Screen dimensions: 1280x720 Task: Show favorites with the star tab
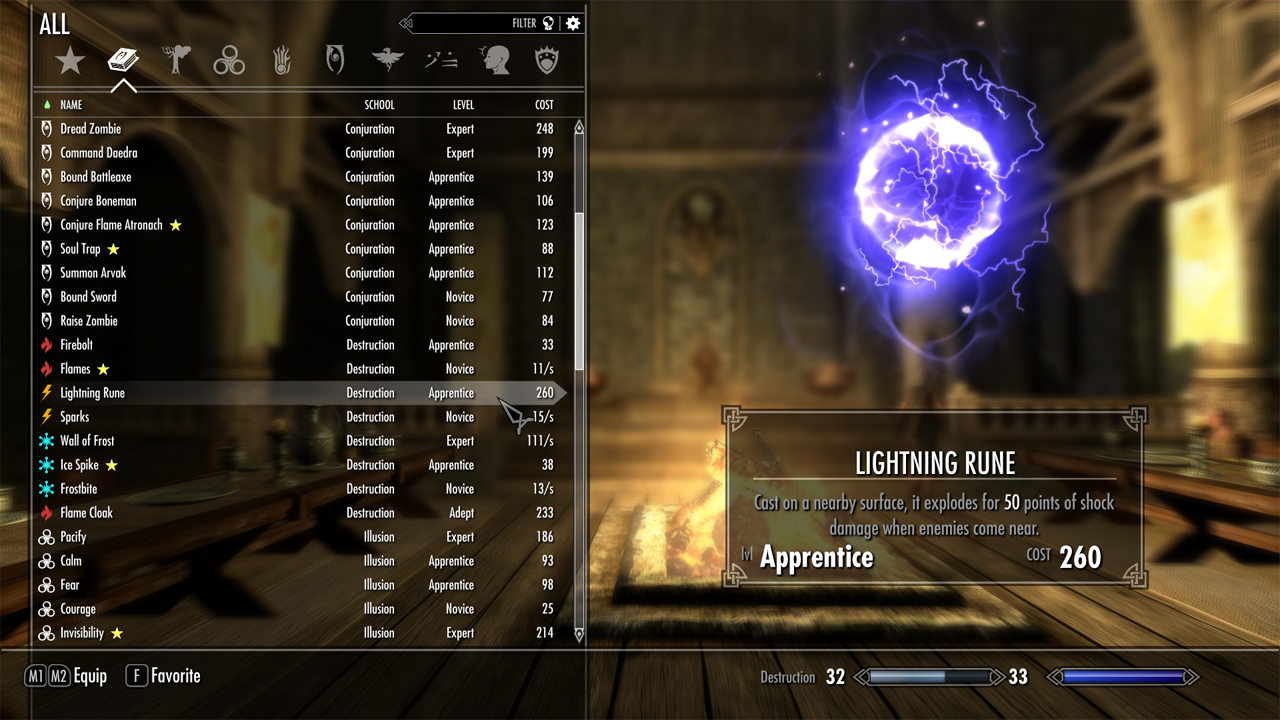point(70,62)
